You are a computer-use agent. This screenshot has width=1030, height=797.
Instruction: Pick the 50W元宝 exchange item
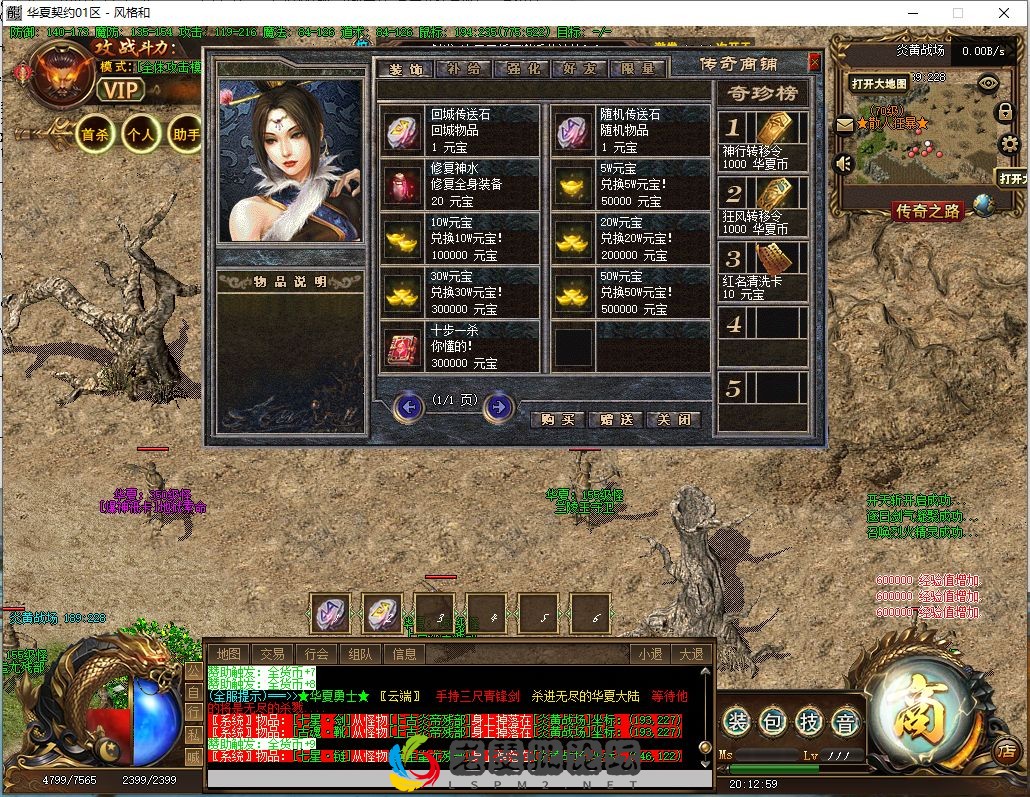631,291
